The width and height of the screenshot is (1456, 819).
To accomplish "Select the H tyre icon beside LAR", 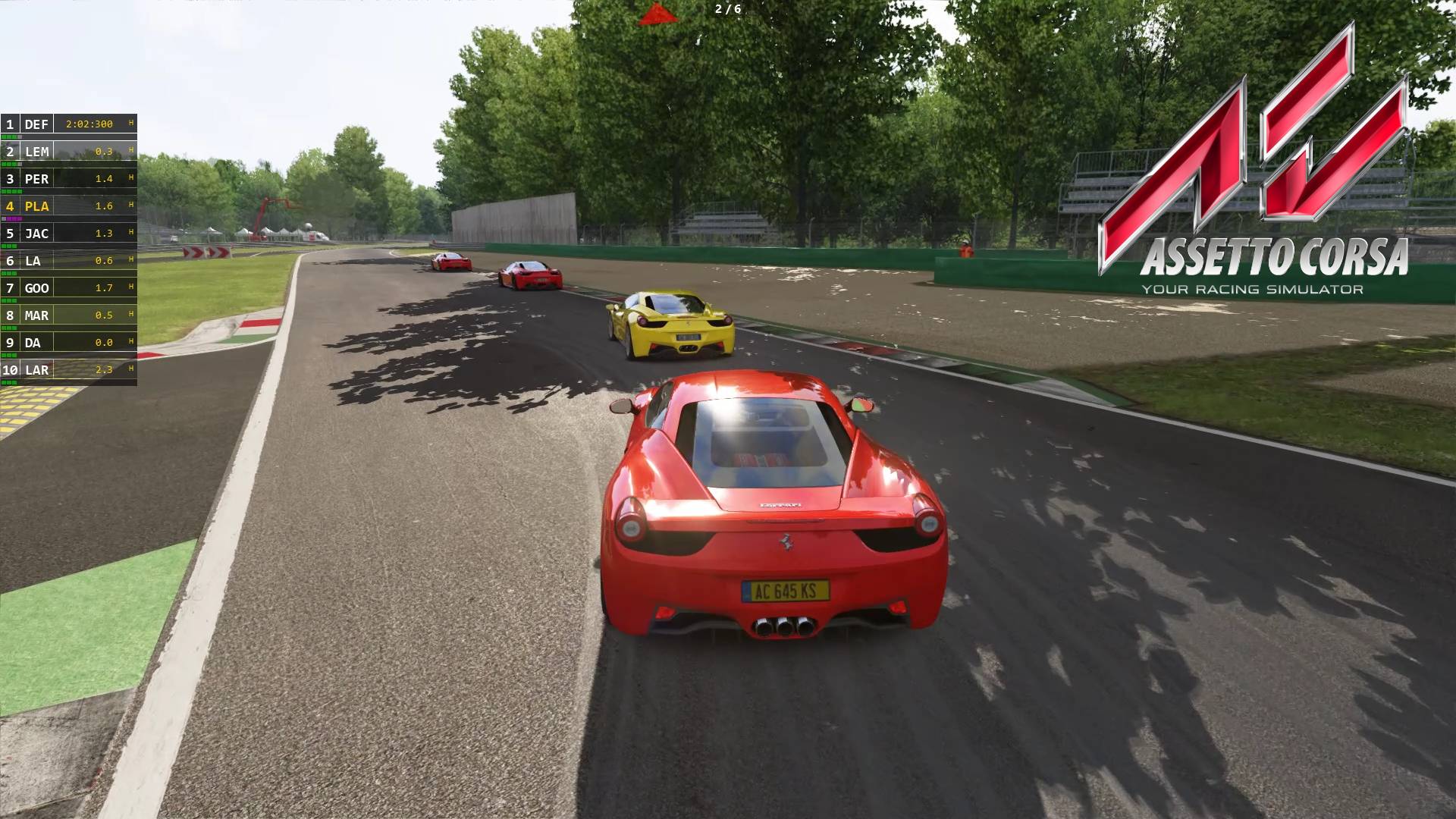I will [x=130, y=371].
